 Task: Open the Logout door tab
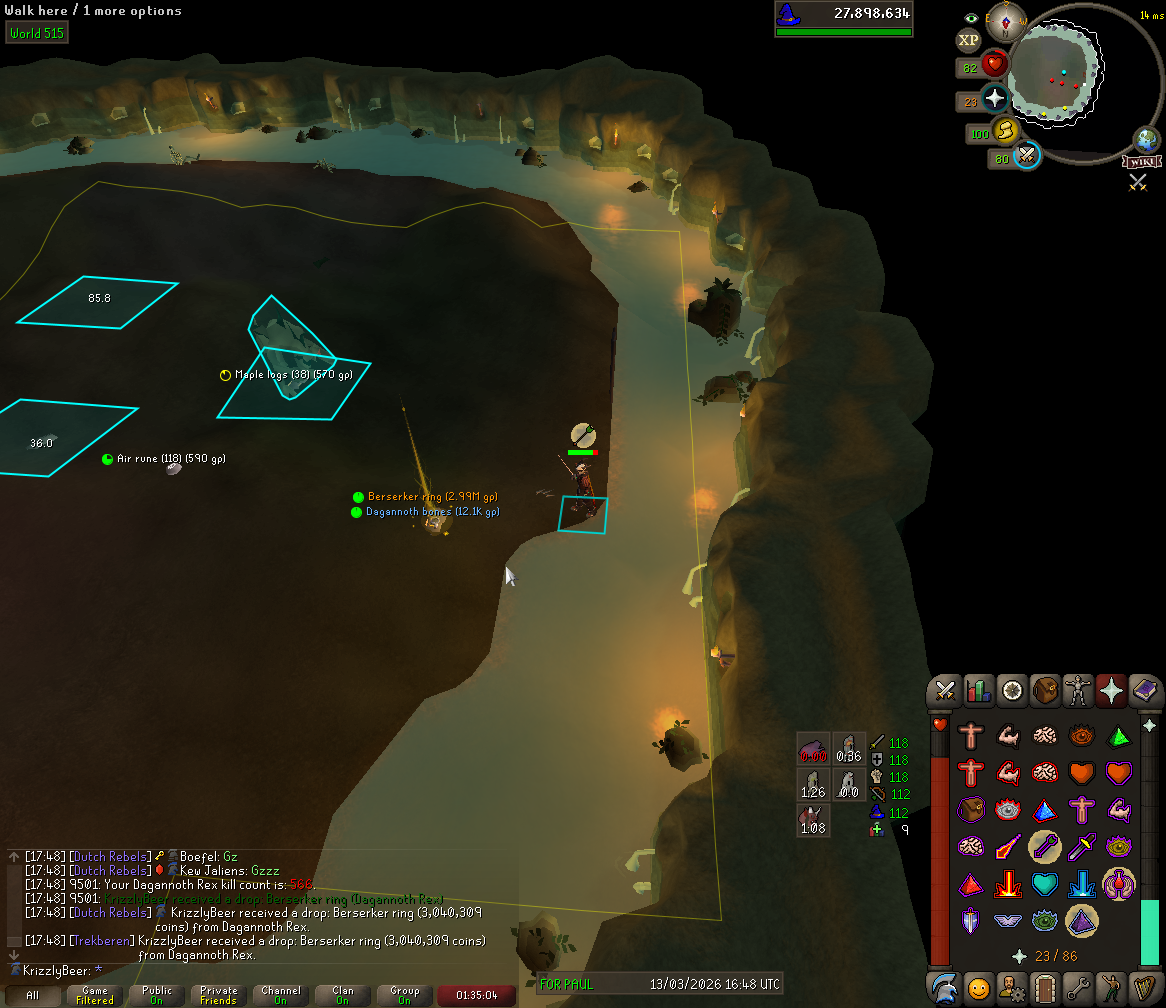tap(1045, 988)
